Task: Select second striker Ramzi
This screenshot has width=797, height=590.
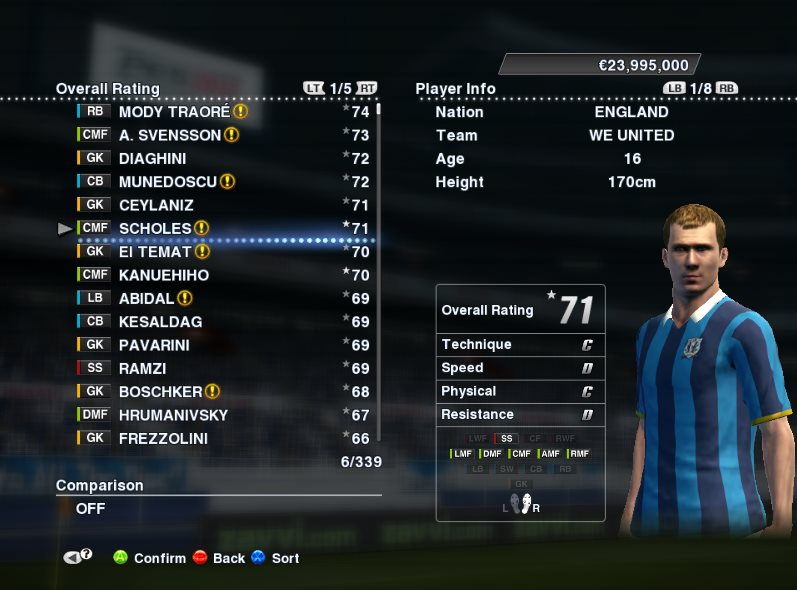Action: point(142,368)
